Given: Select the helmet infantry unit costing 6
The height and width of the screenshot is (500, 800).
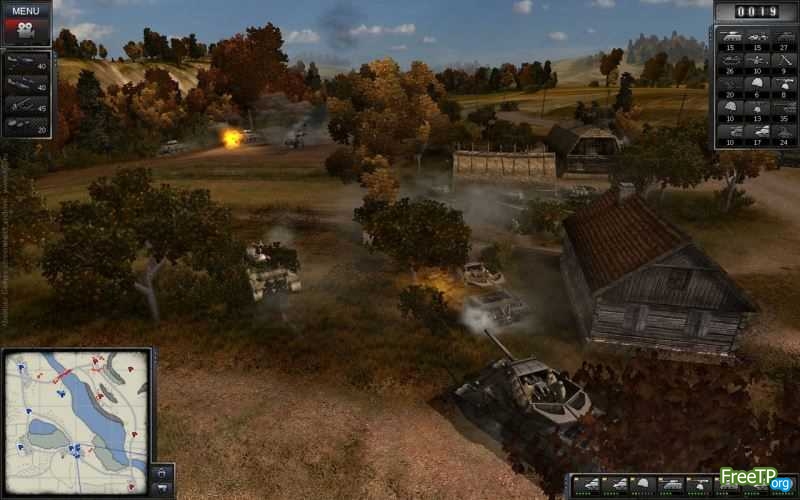Looking at the screenshot, I should pyautogui.click(x=759, y=85).
